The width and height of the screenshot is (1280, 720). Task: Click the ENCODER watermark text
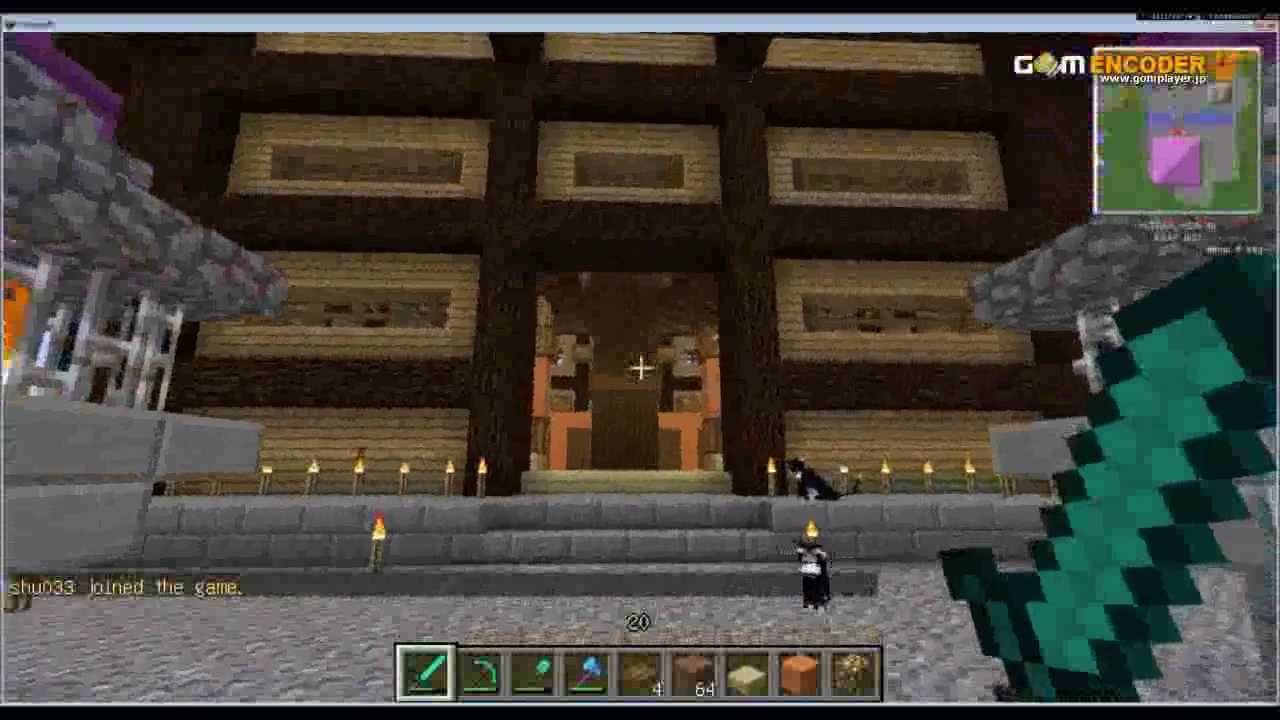pyautogui.click(x=1150, y=62)
